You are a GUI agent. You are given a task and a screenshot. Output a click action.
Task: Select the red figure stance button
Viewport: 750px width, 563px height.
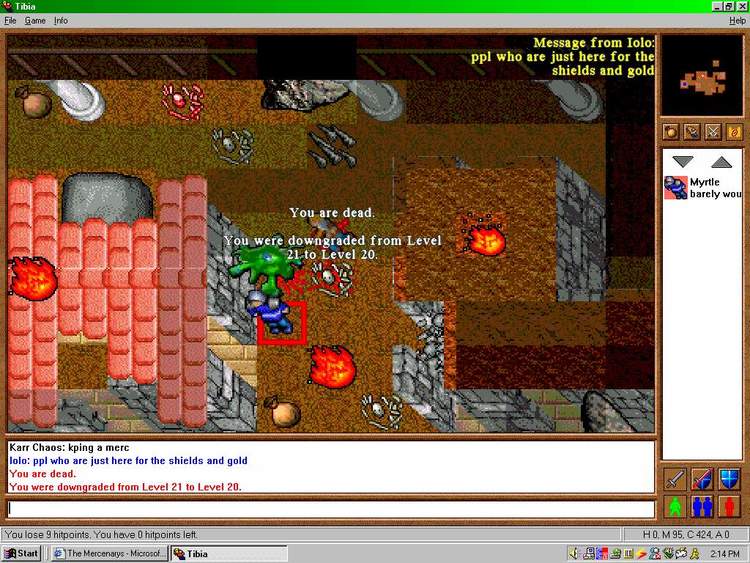729,505
